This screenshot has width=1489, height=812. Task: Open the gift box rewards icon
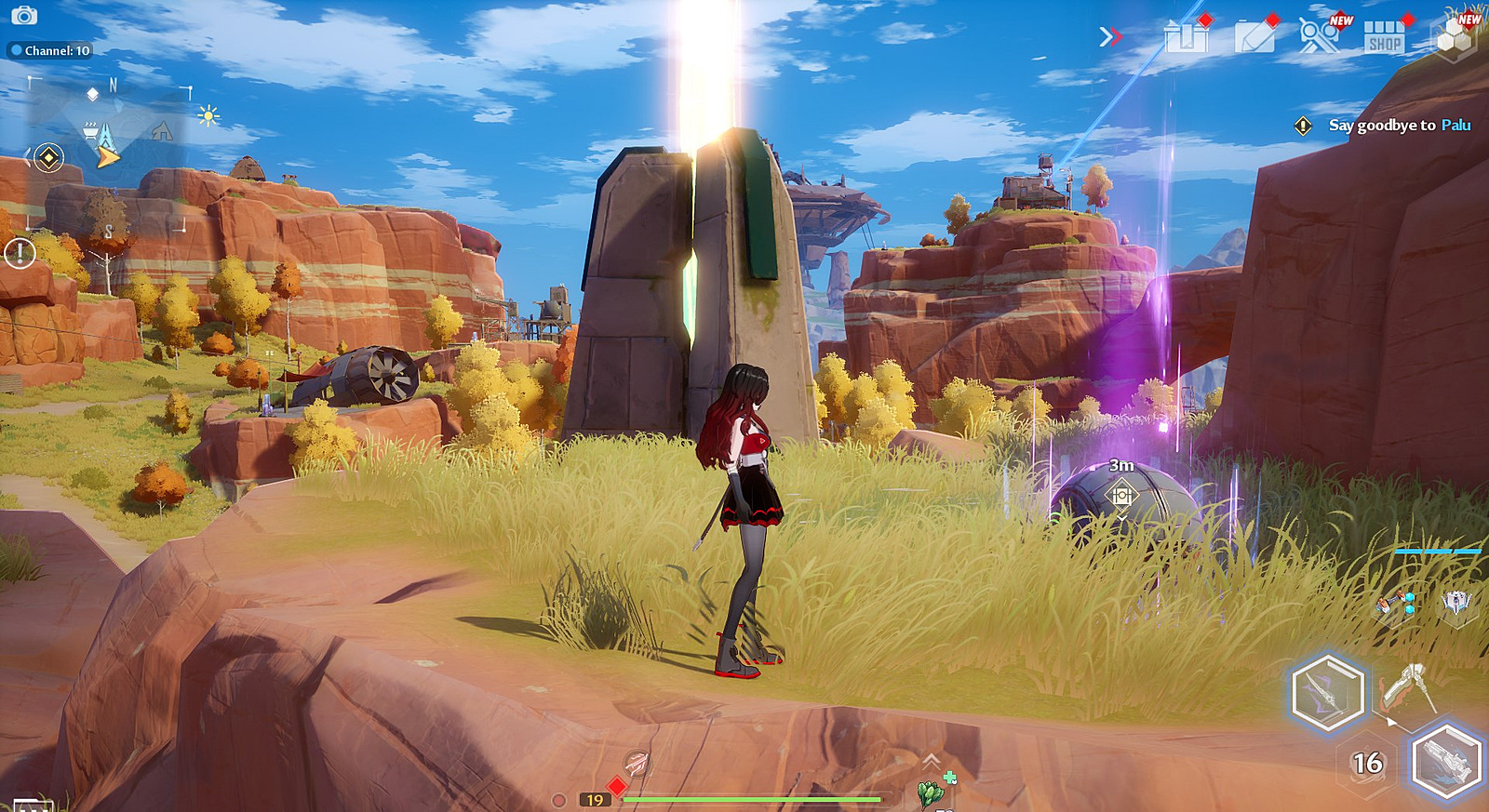coord(1187,36)
